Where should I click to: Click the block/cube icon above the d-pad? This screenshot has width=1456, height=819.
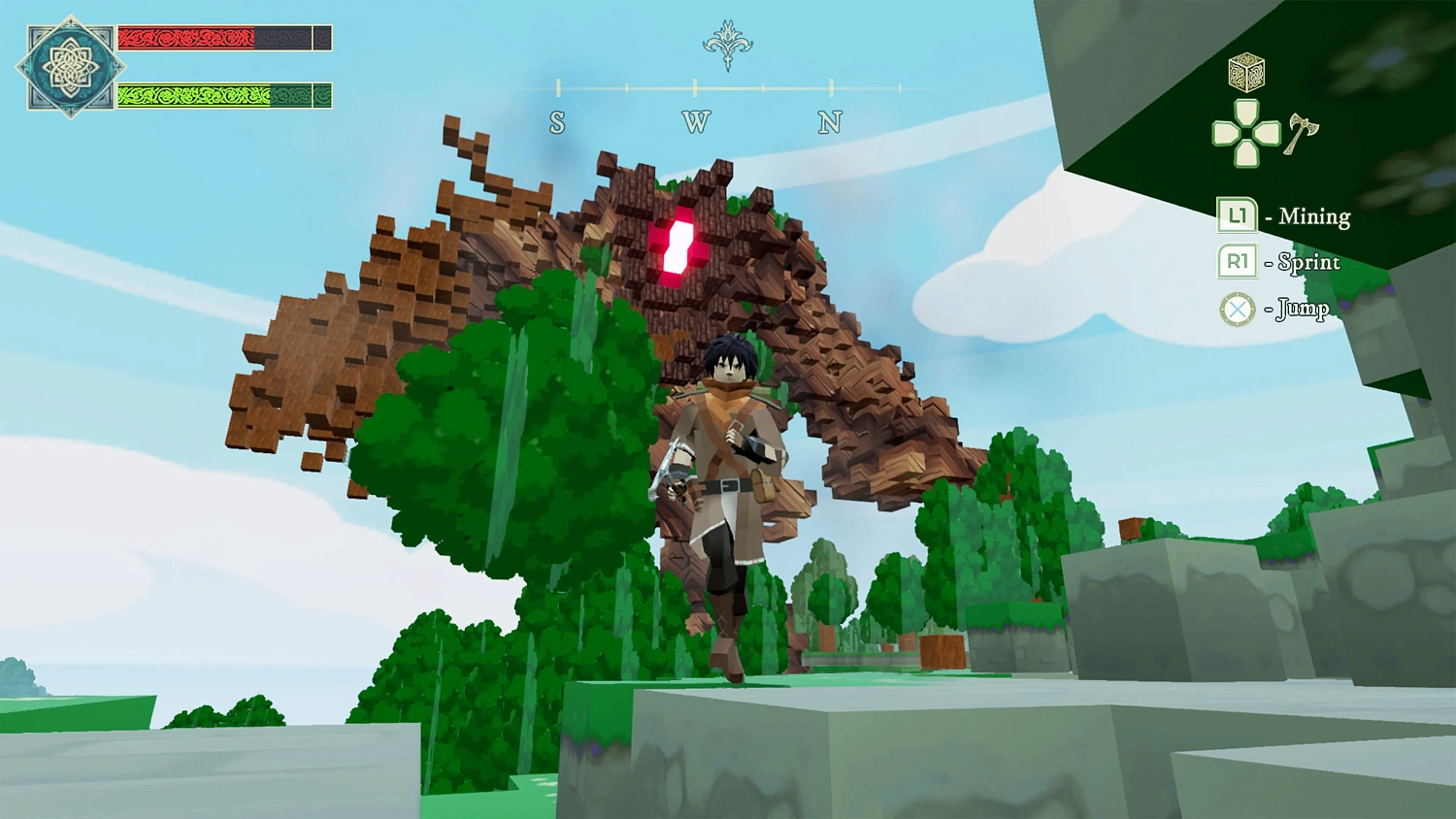pyautogui.click(x=1245, y=75)
